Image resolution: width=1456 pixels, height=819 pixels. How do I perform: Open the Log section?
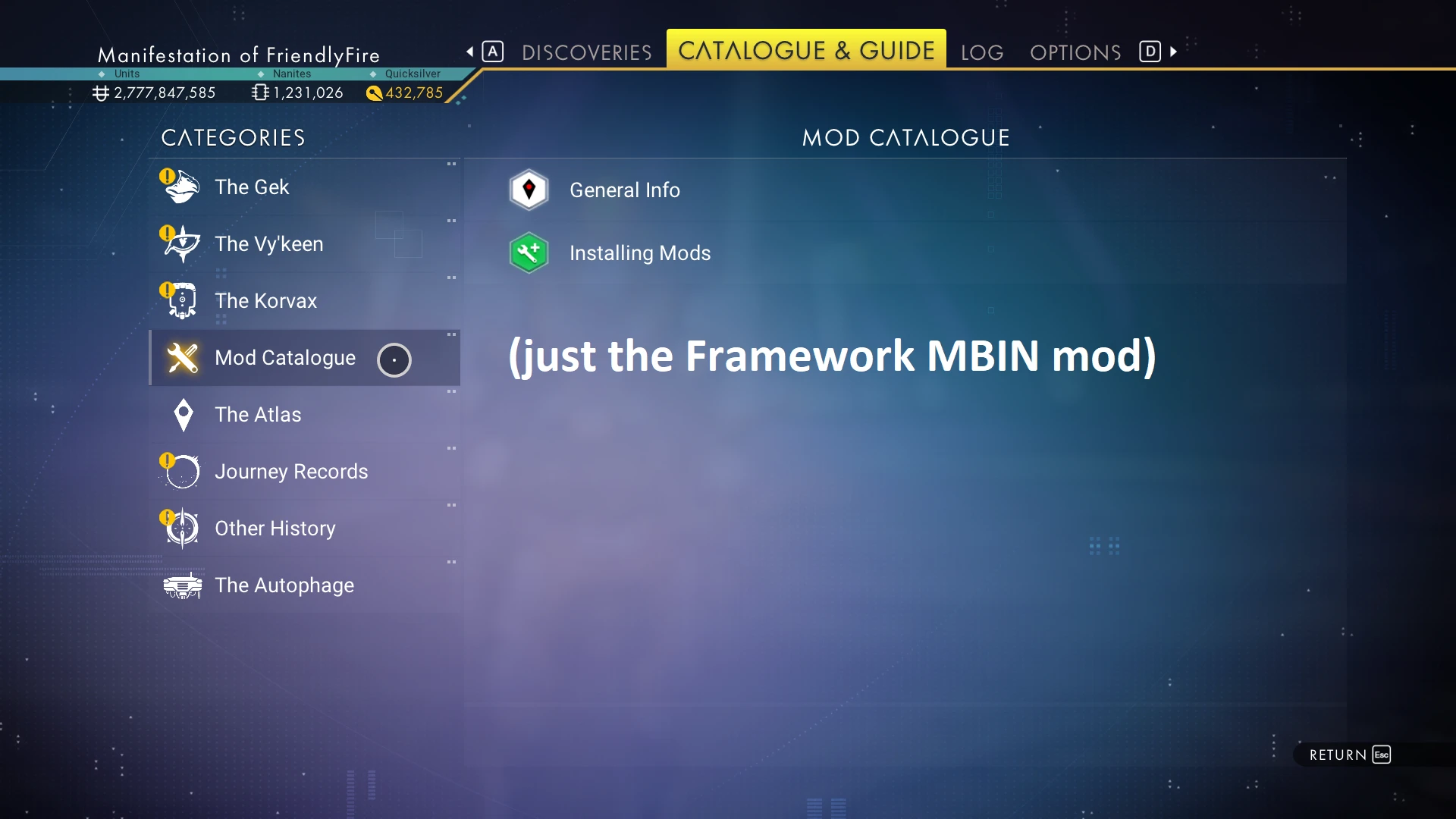(x=981, y=52)
